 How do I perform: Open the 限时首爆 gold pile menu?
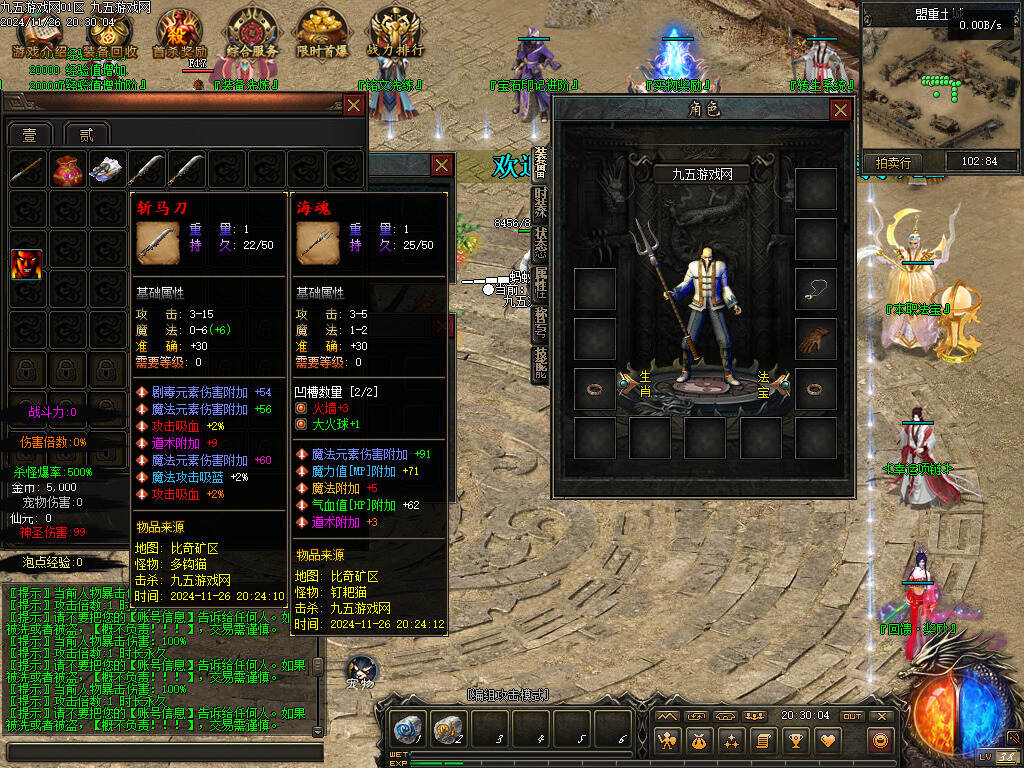point(322,32)
